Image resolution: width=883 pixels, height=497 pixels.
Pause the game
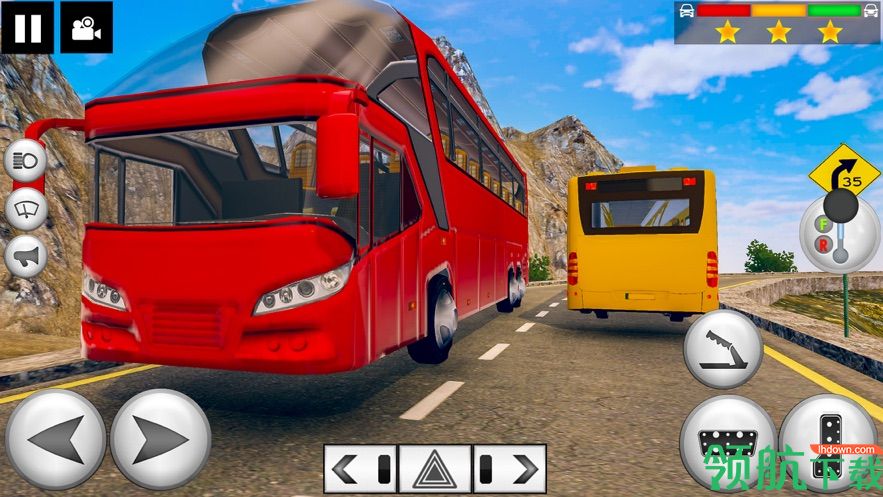pos(27,27)
